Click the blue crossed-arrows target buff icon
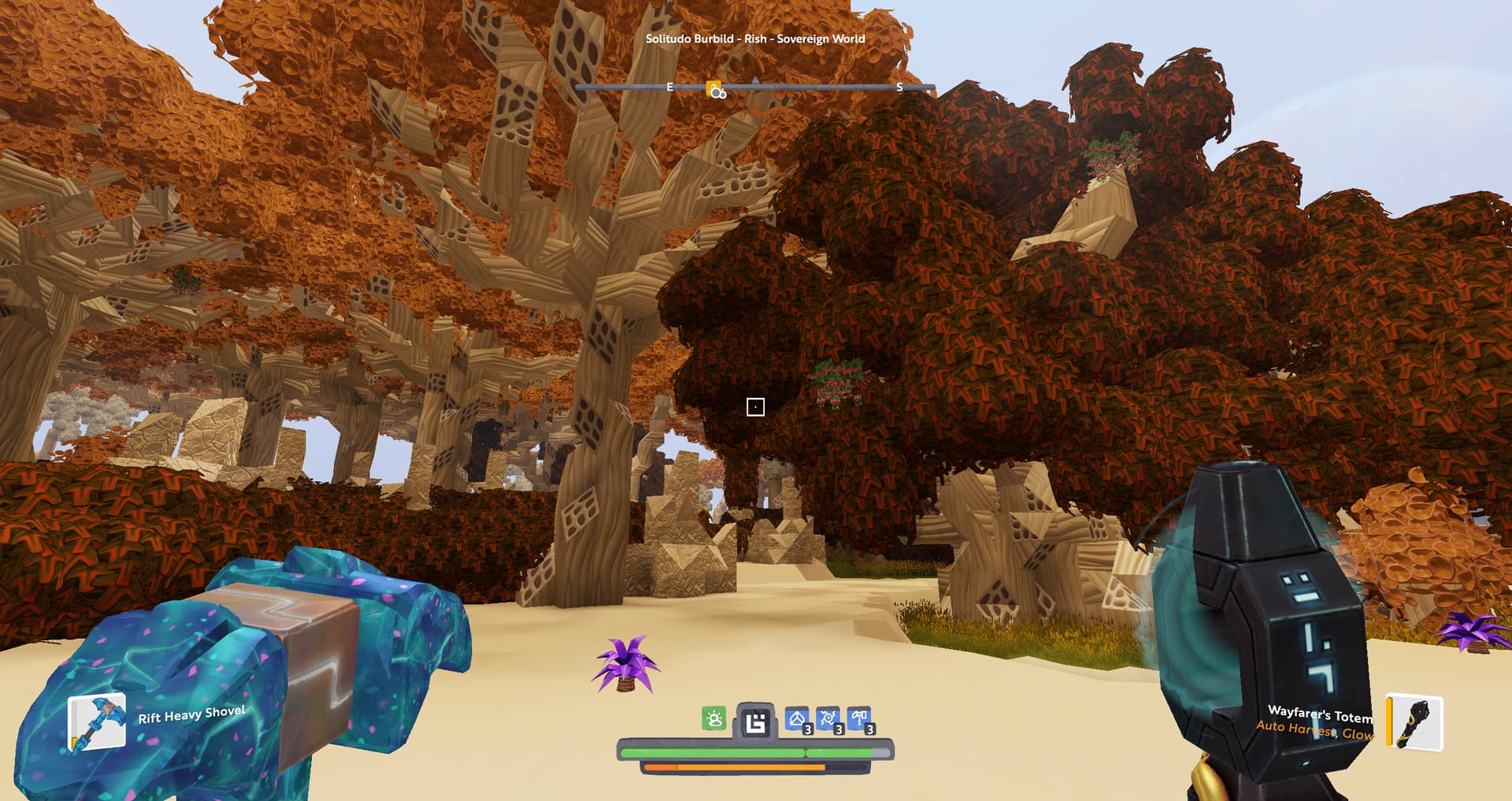This screenshot has width=1512, height=801. click(828, 719)
